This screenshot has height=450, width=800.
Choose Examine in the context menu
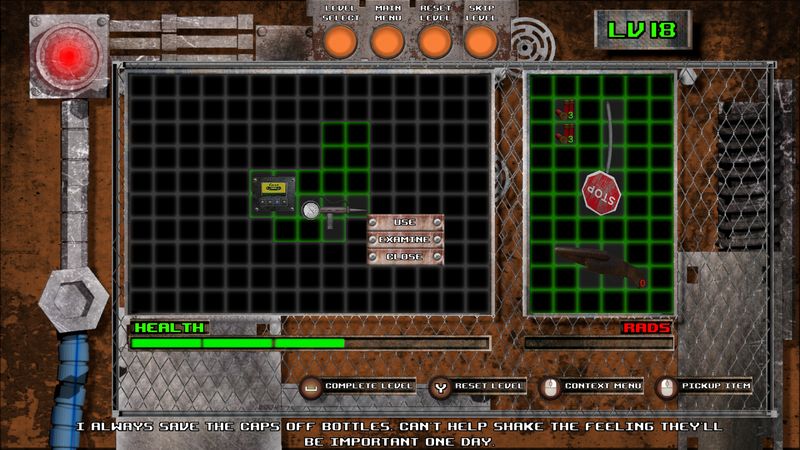pyautogui.click(x=405, y=239)
